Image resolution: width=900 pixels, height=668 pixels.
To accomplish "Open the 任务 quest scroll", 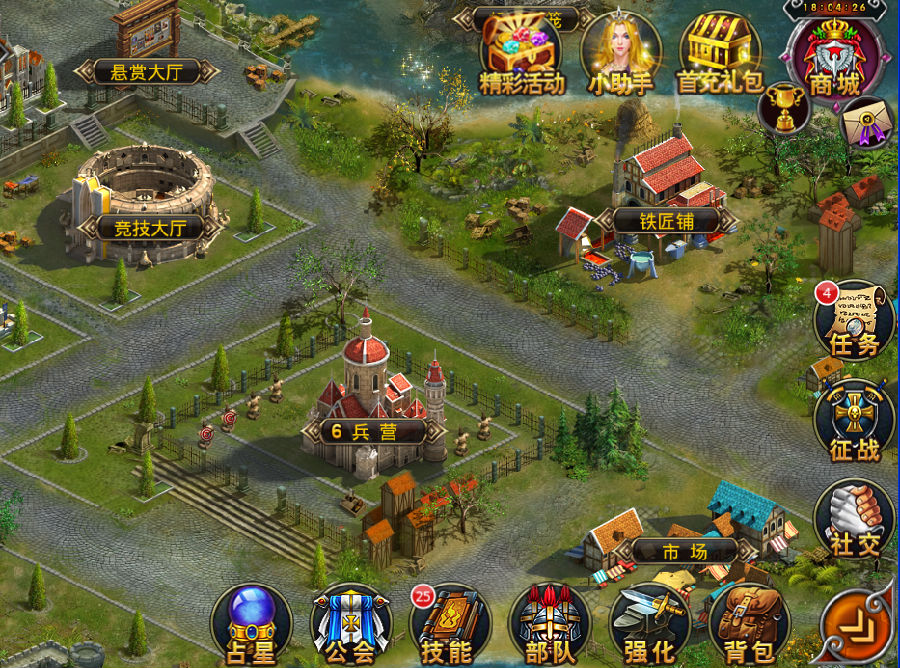I will coord(853,320).
